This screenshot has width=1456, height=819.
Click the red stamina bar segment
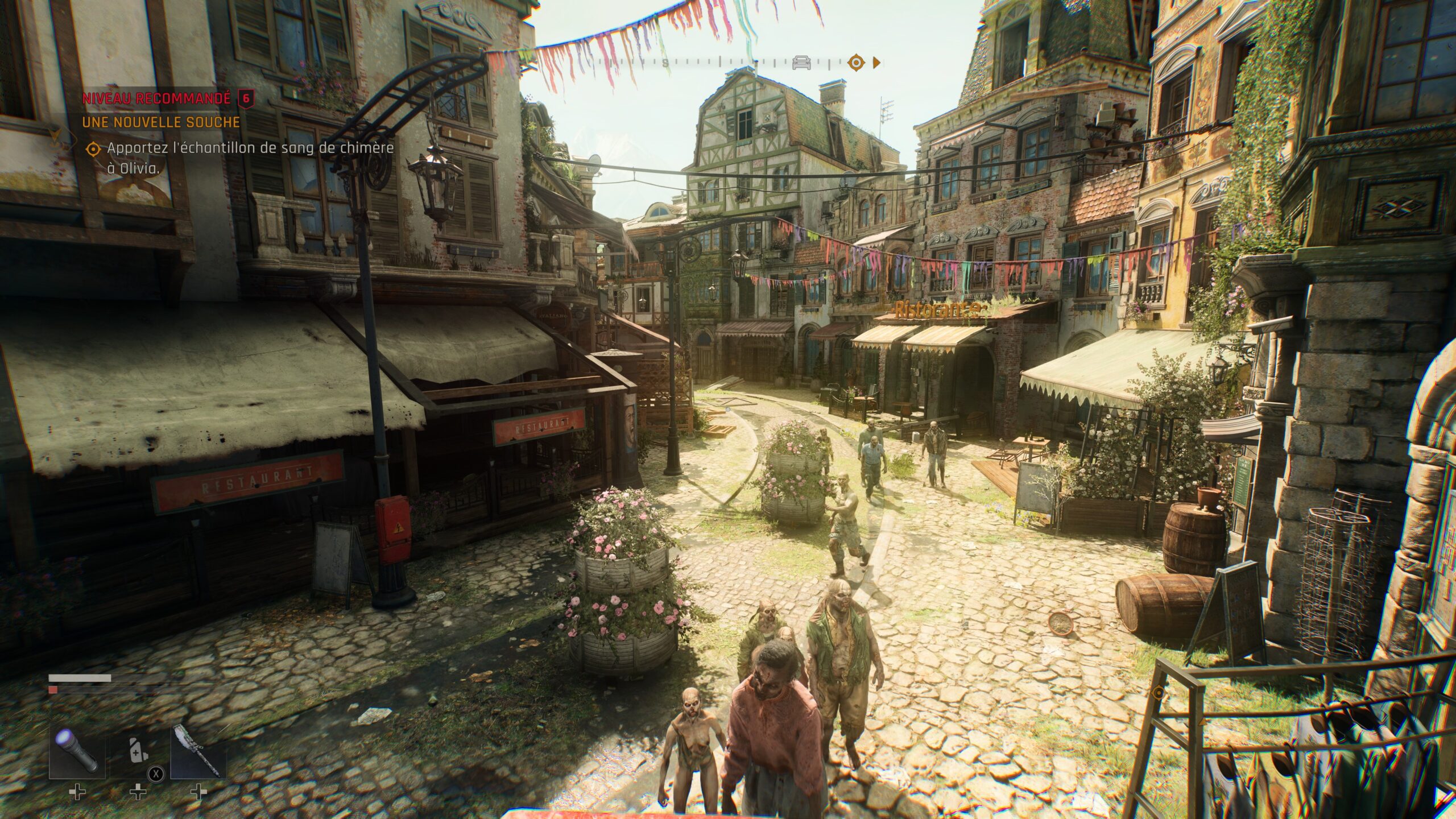(53, 689)
